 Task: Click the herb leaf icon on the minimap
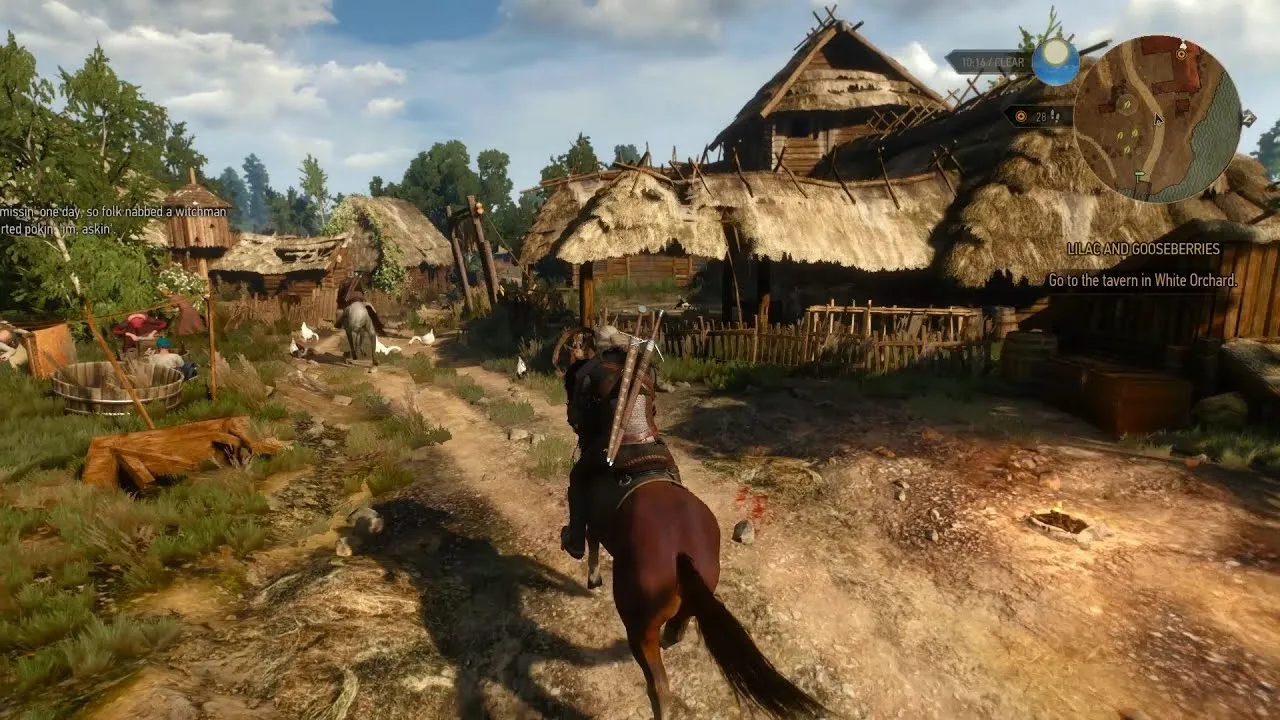coord(1127,106)
